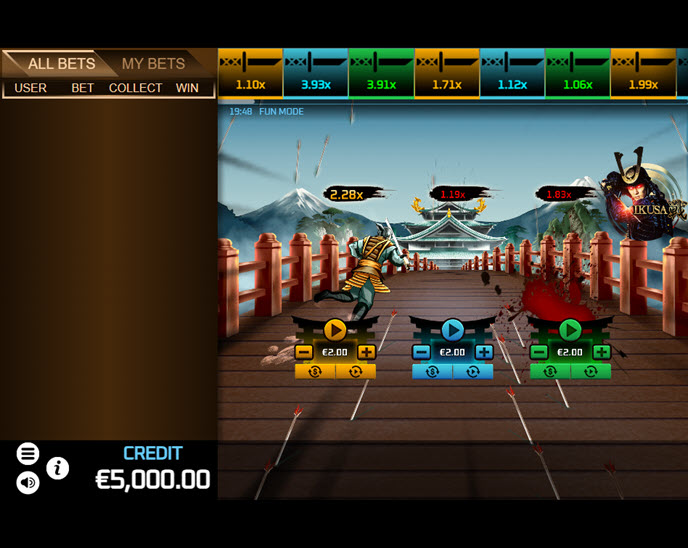Lower the blue bet with minus

tap(421, 352)
